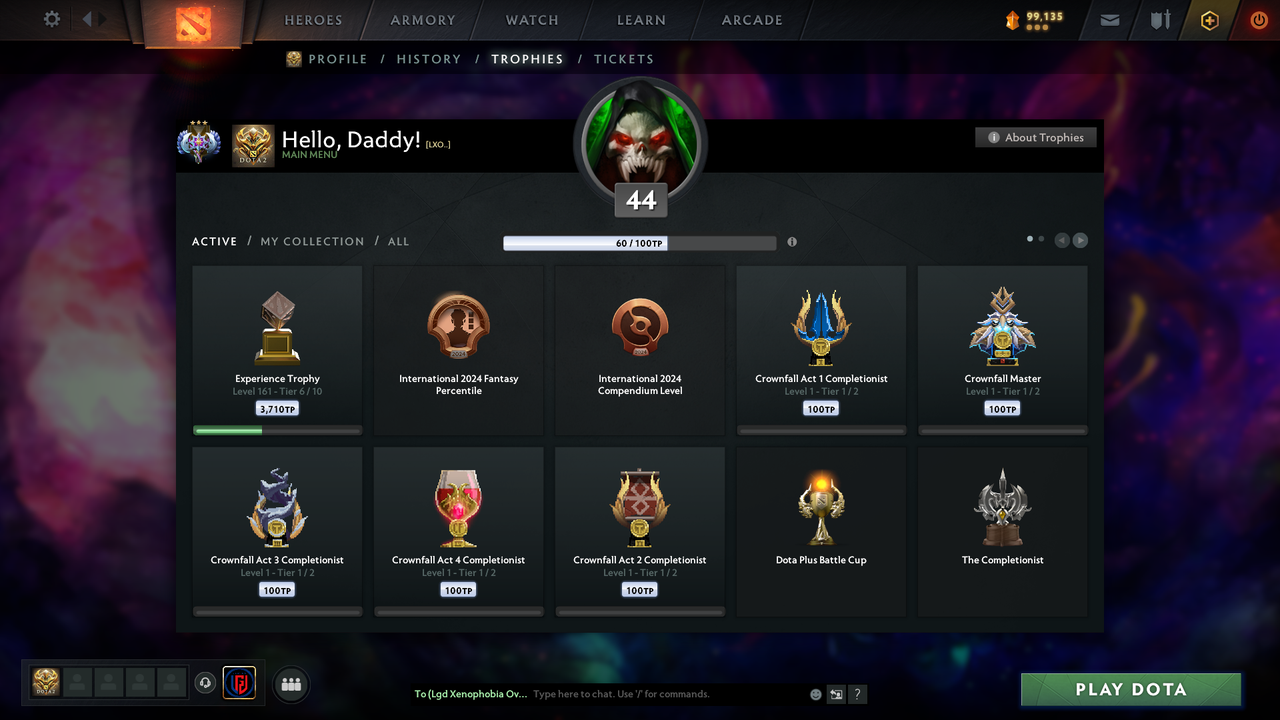Click the LGD team logo icon
1280x720 pixels.
point(239,682)
